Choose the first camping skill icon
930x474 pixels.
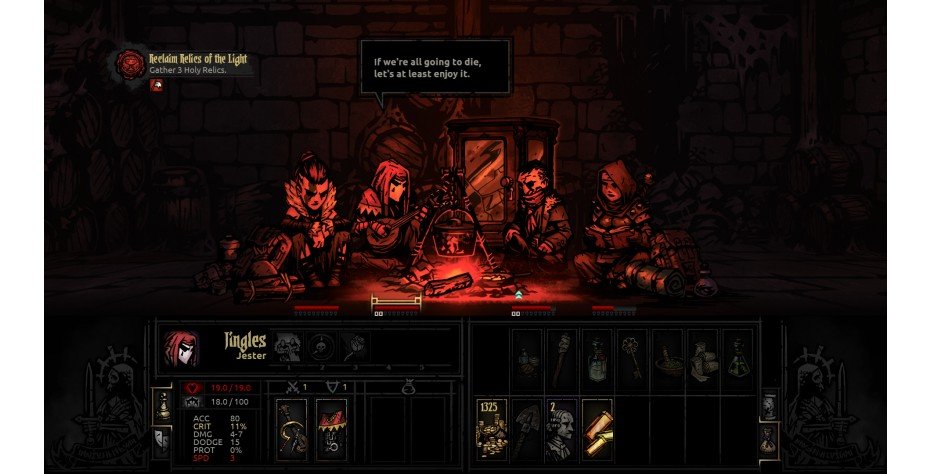[287, 347]
